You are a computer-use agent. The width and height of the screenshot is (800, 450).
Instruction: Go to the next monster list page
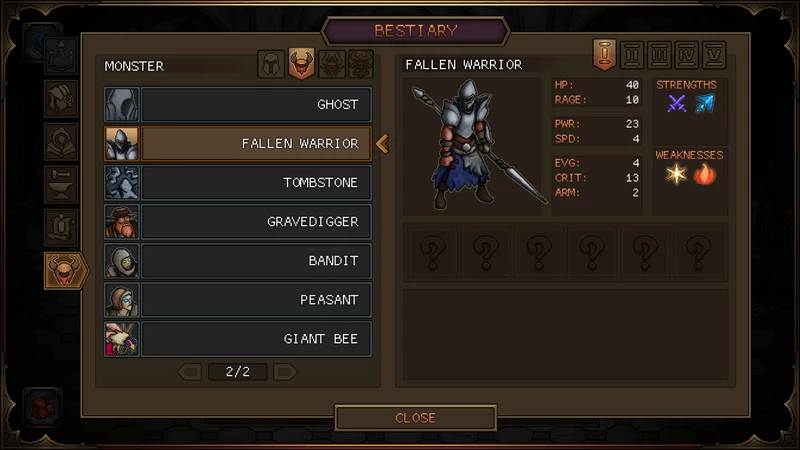tap(285, 372)
